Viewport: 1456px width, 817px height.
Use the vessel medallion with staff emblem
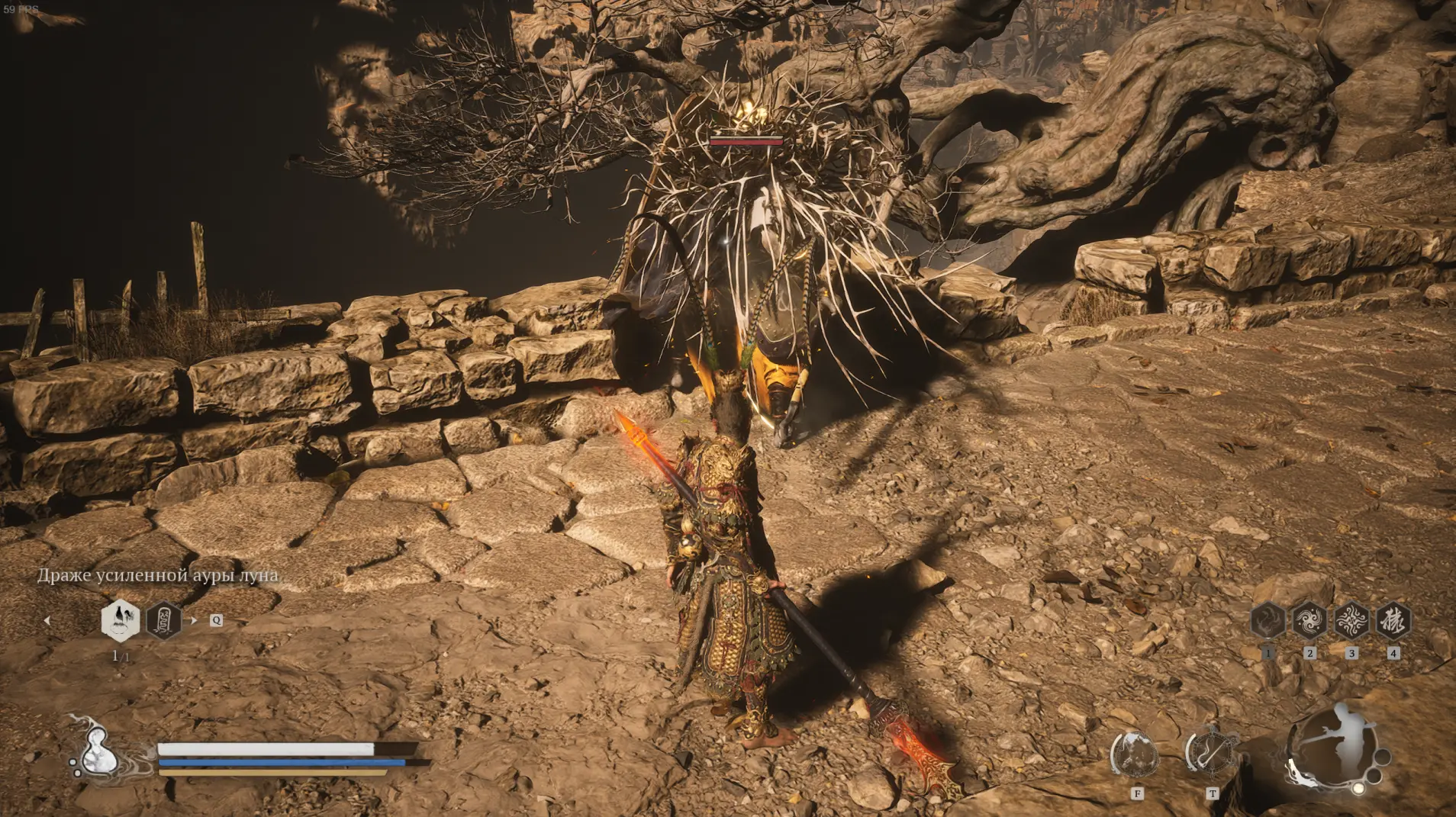1210,751
